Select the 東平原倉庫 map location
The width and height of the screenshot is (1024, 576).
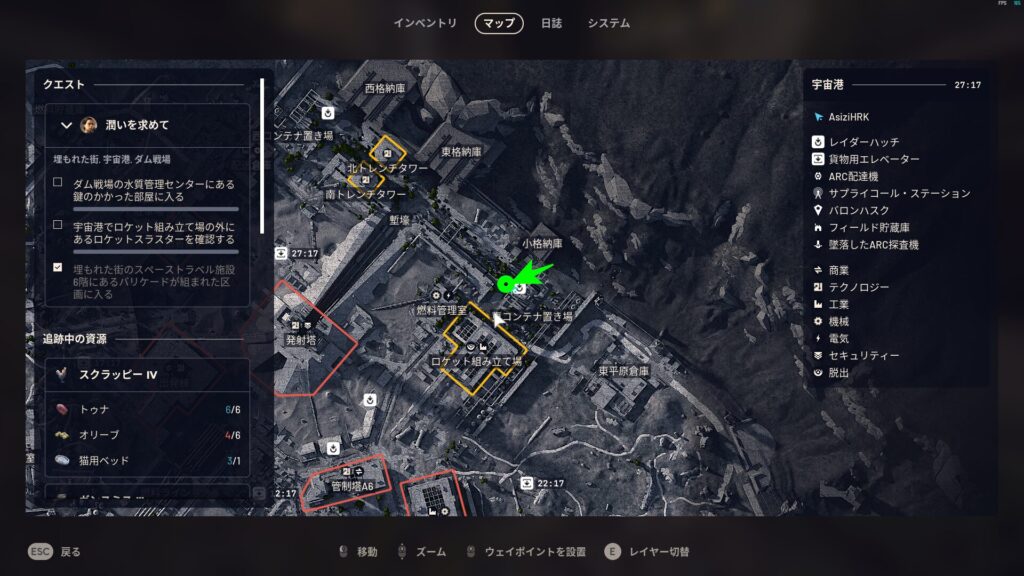pyautogui.click(x=623, y=370)
